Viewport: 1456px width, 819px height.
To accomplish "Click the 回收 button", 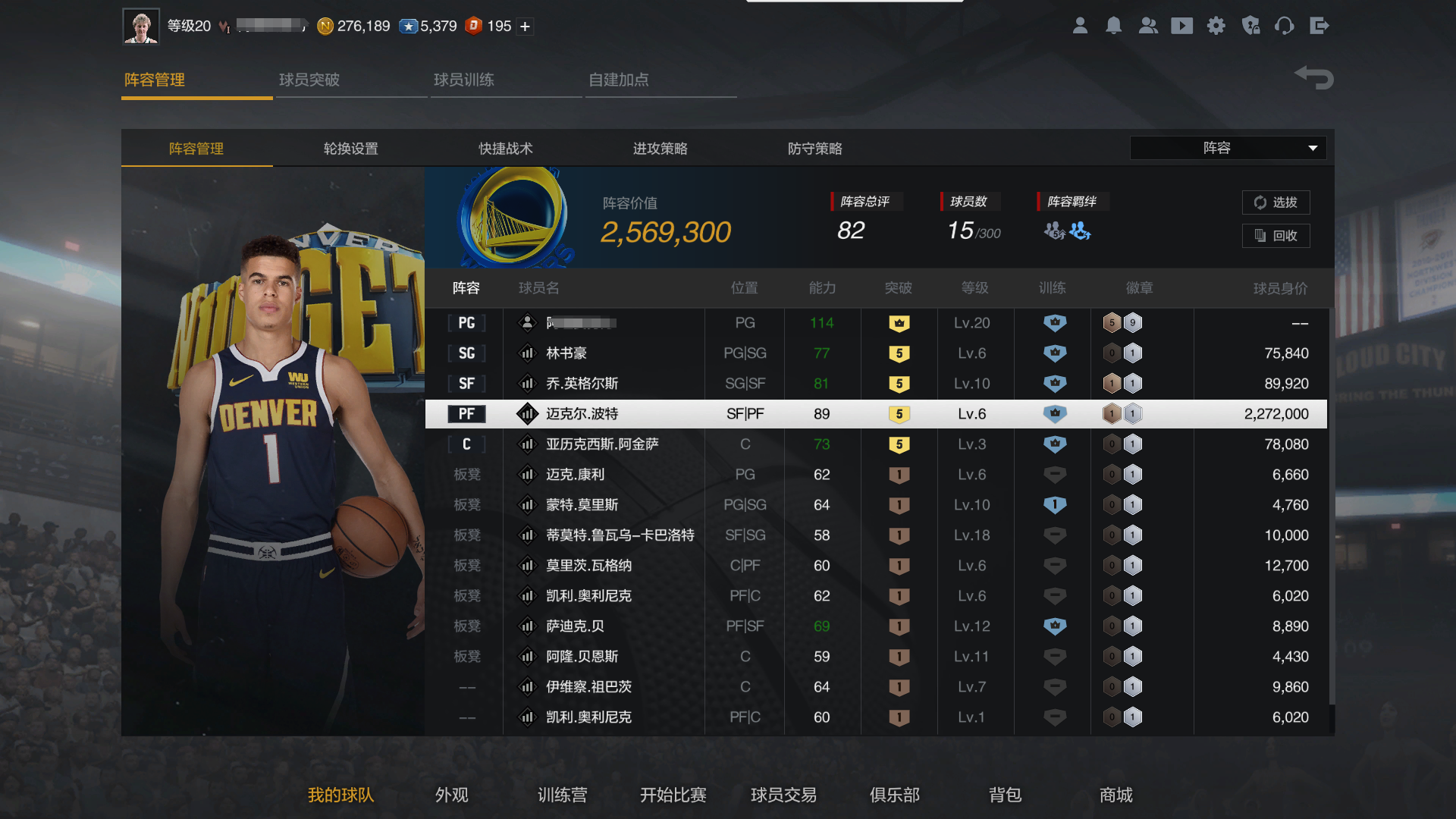I will 1276,236.
